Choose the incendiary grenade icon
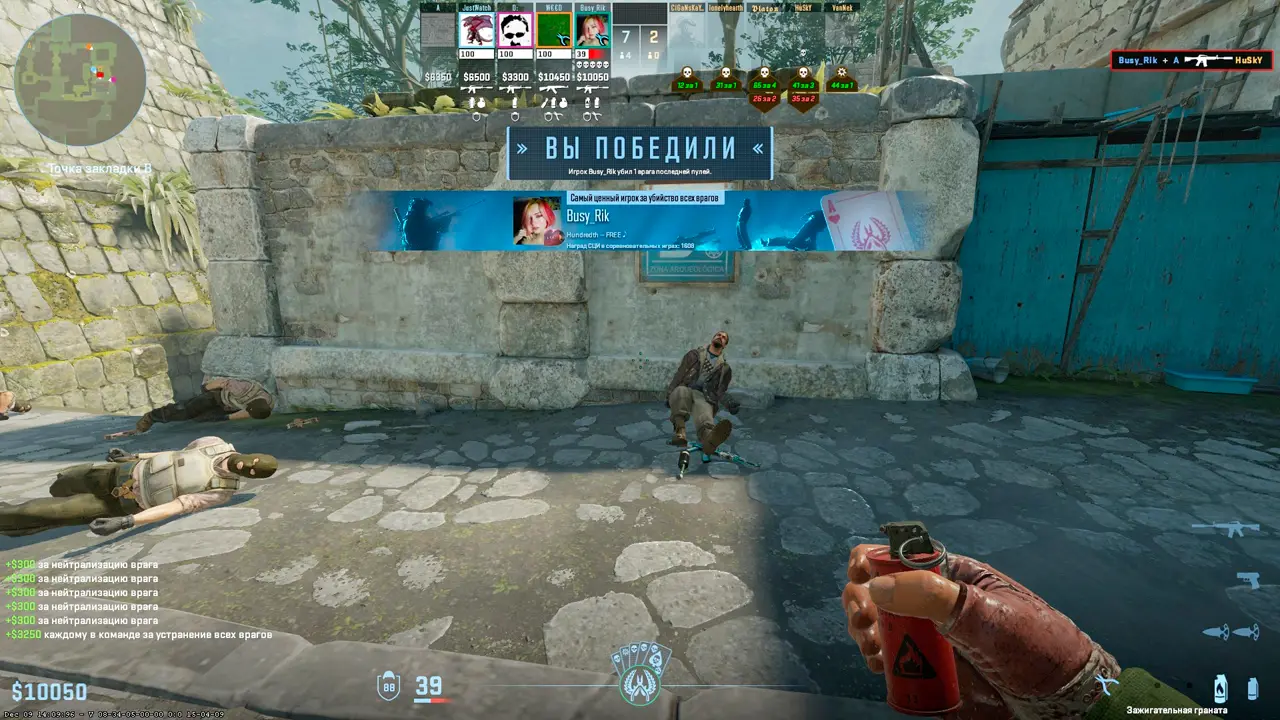Screen dimensions: 1280x720 tap(1219, 688)
